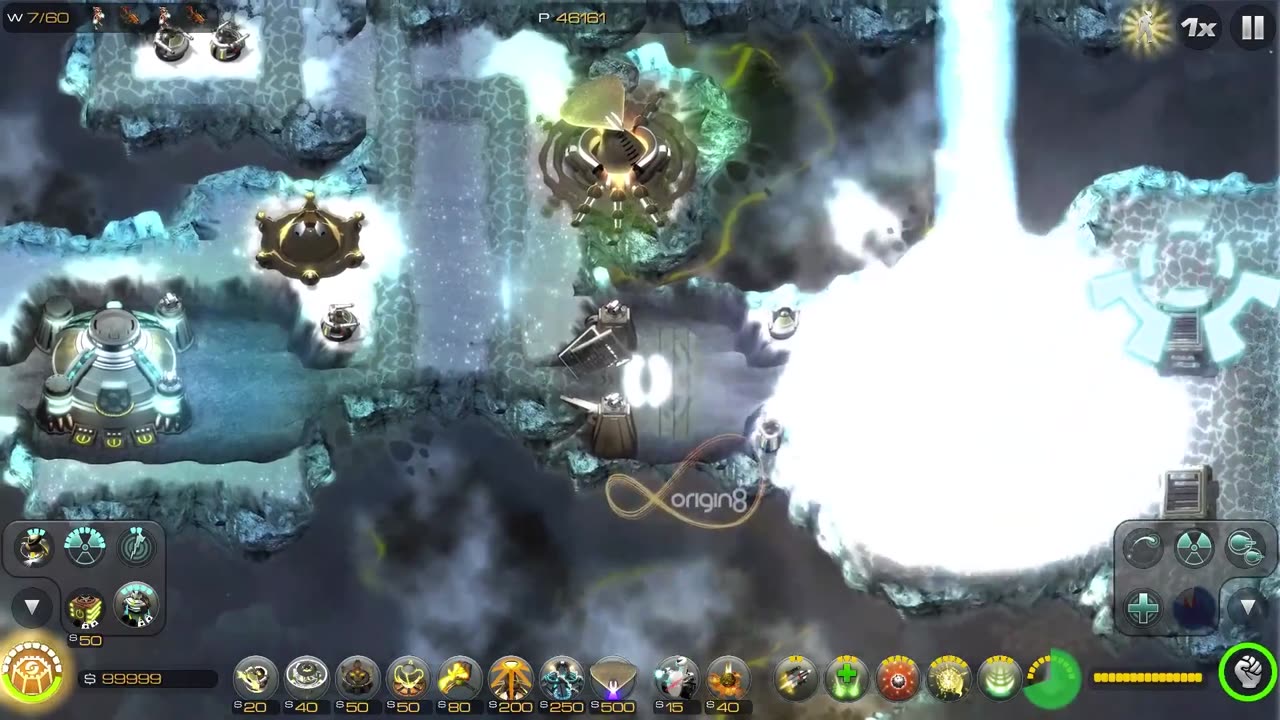Viewport: 1280px width, 720px height.
Task: Select the $20 tower from build bar
Action: click(x=255, y=678)
